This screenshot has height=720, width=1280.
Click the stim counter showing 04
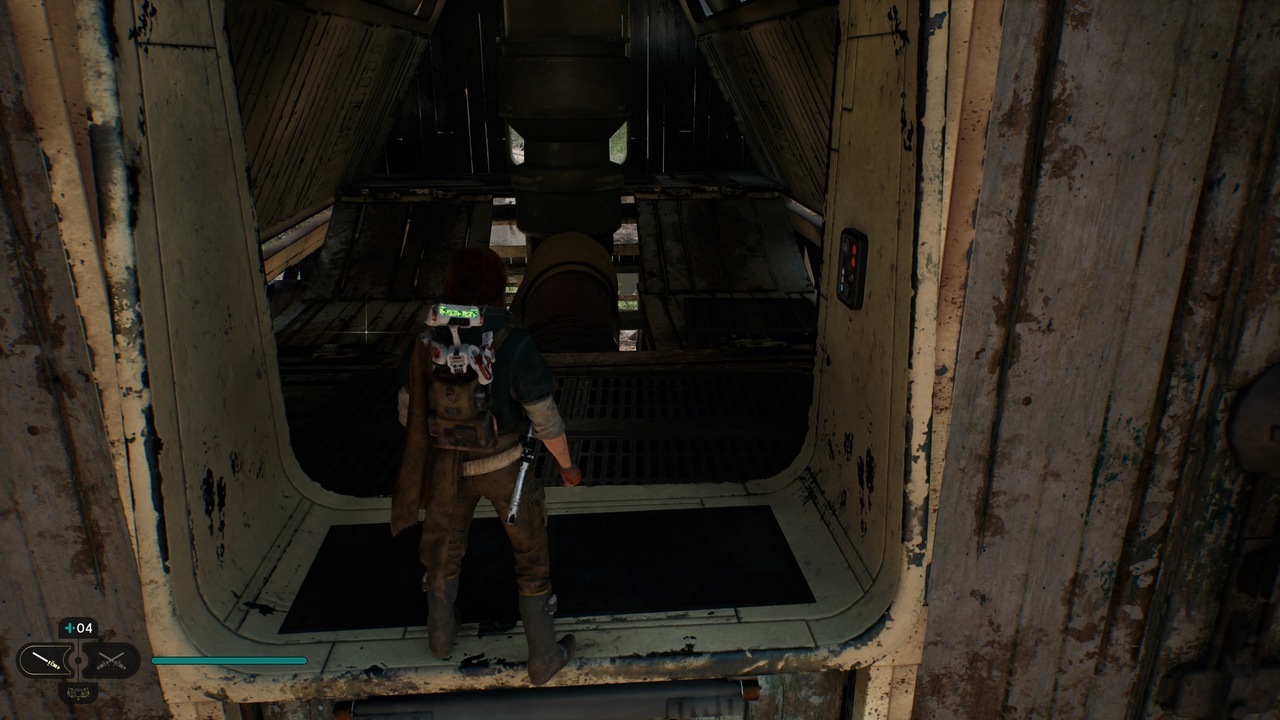(84, 626)
